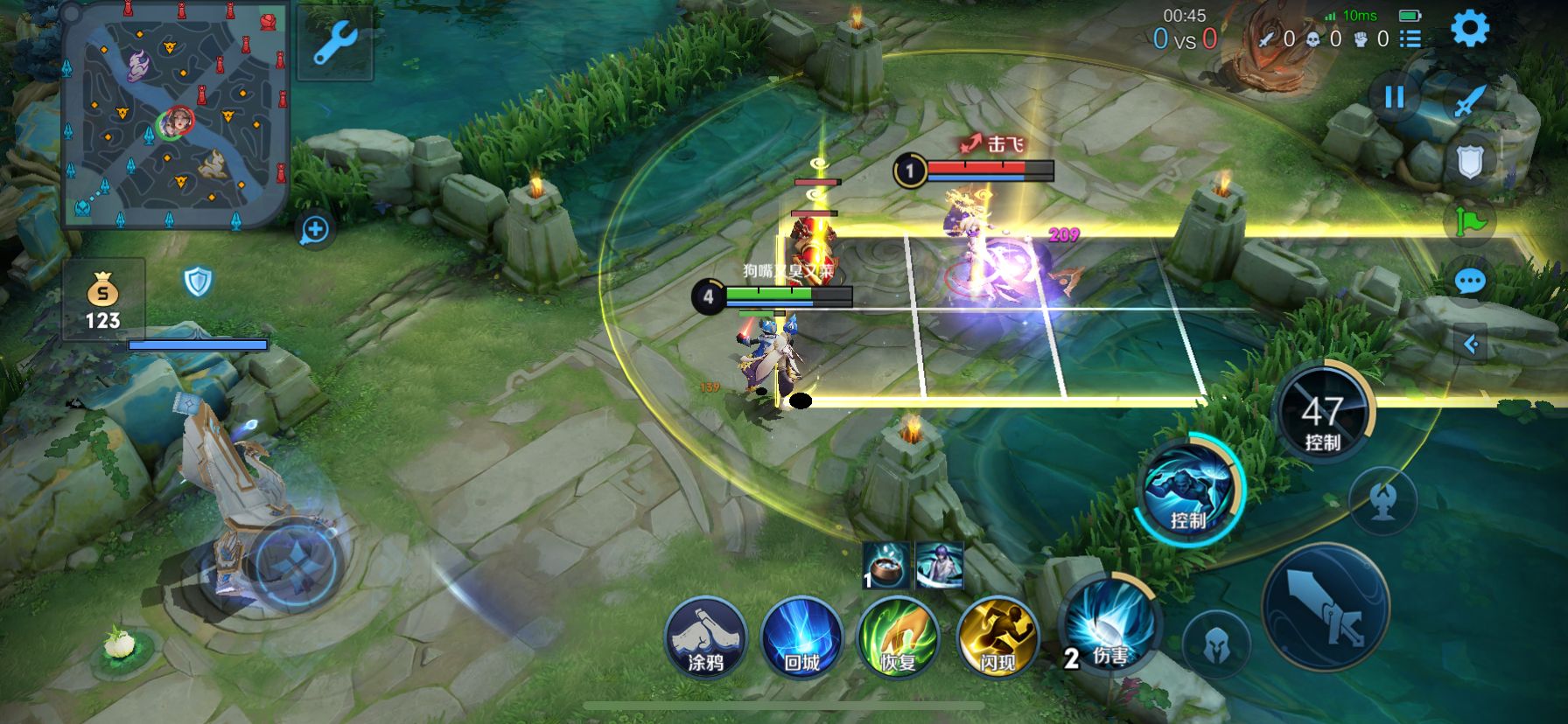Select the 控制 skill on cooldown at 47

[1322, 413]
